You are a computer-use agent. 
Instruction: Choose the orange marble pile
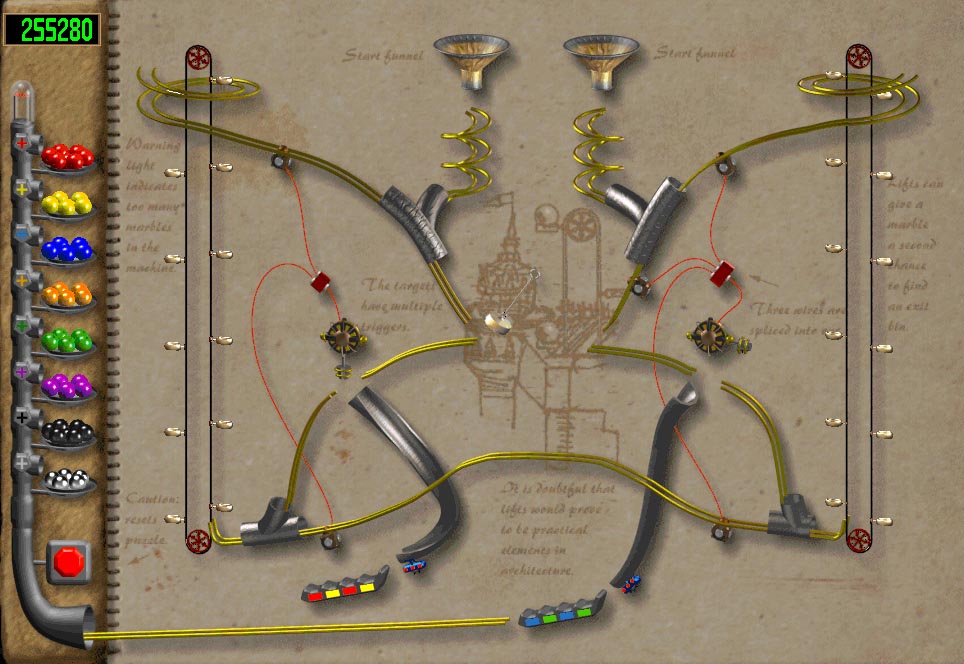pos(68,295)
